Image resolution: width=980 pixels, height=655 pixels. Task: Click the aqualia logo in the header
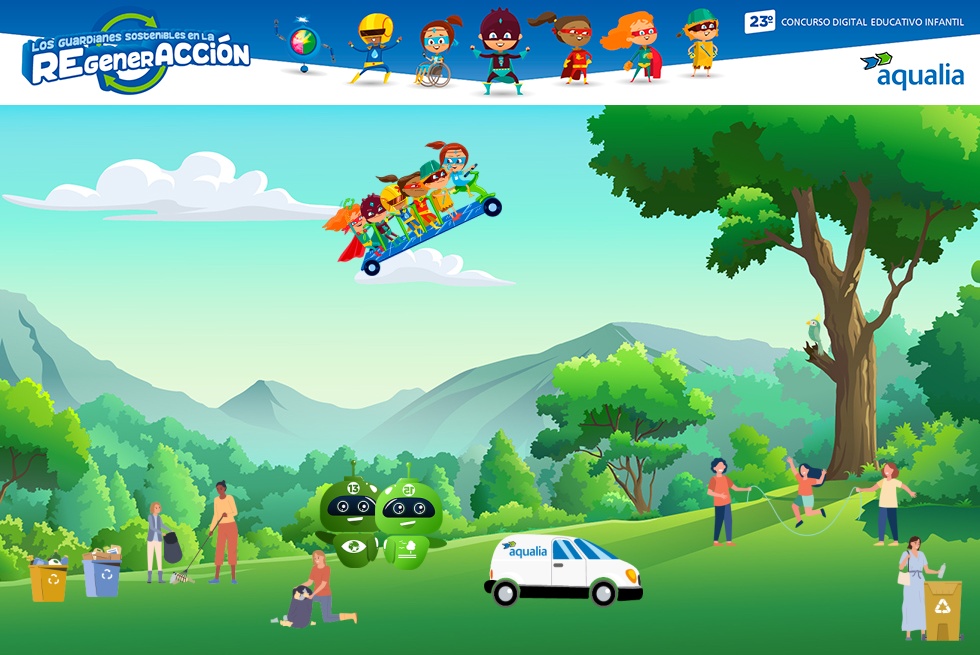coord(913,71)
